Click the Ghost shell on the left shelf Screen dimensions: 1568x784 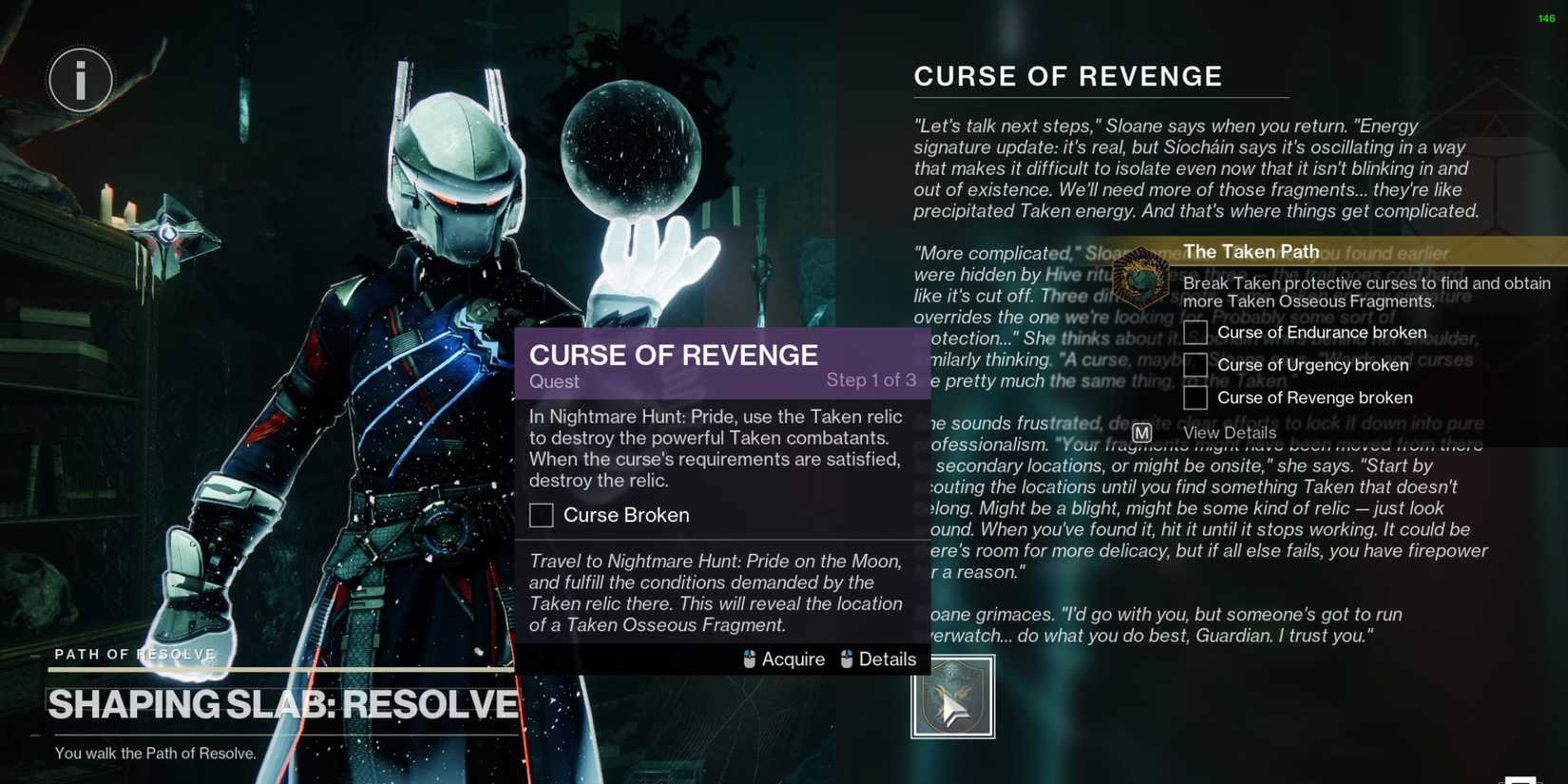[169, 234]
